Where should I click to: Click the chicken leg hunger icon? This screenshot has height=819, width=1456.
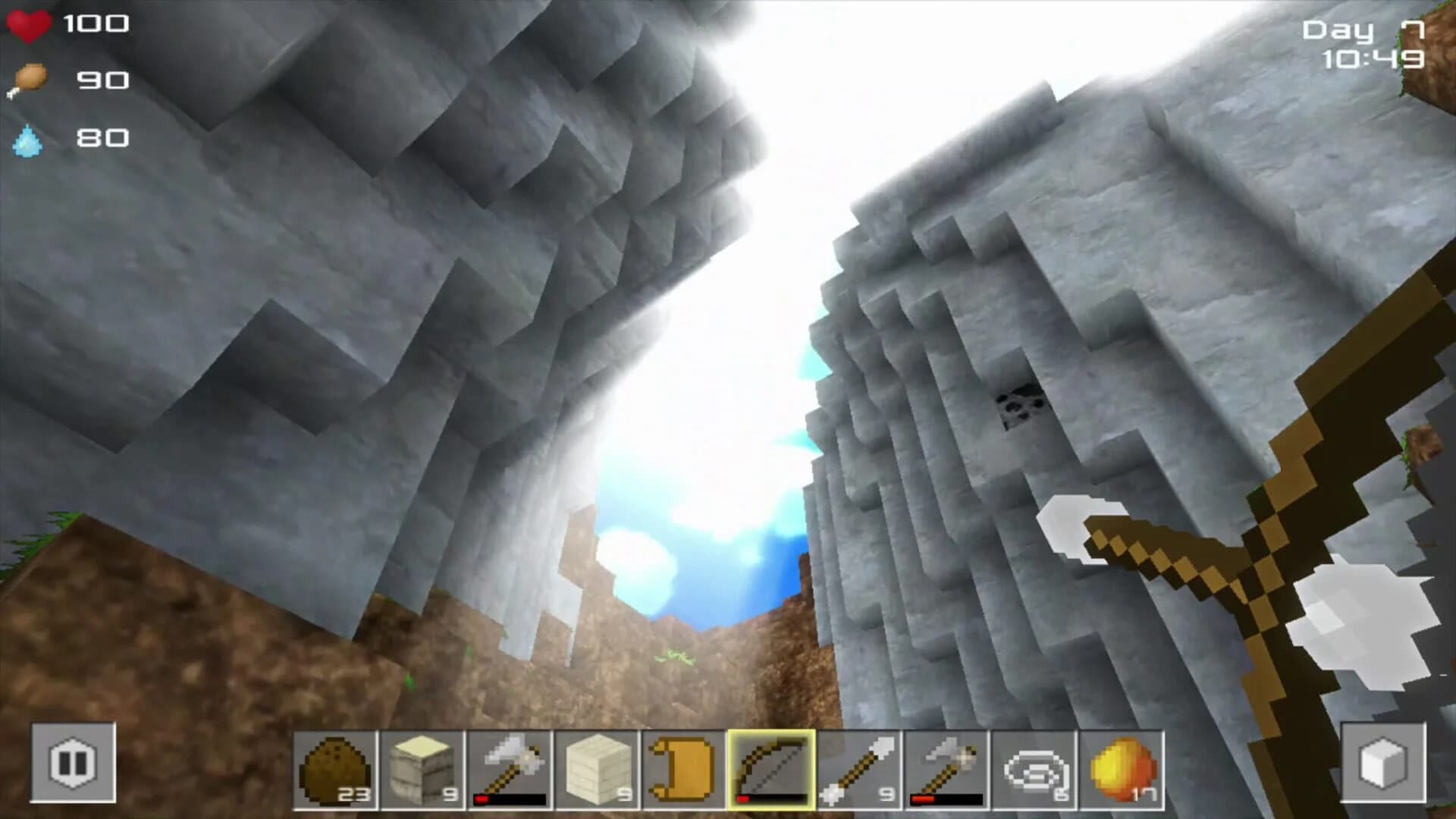coord(29,80)
